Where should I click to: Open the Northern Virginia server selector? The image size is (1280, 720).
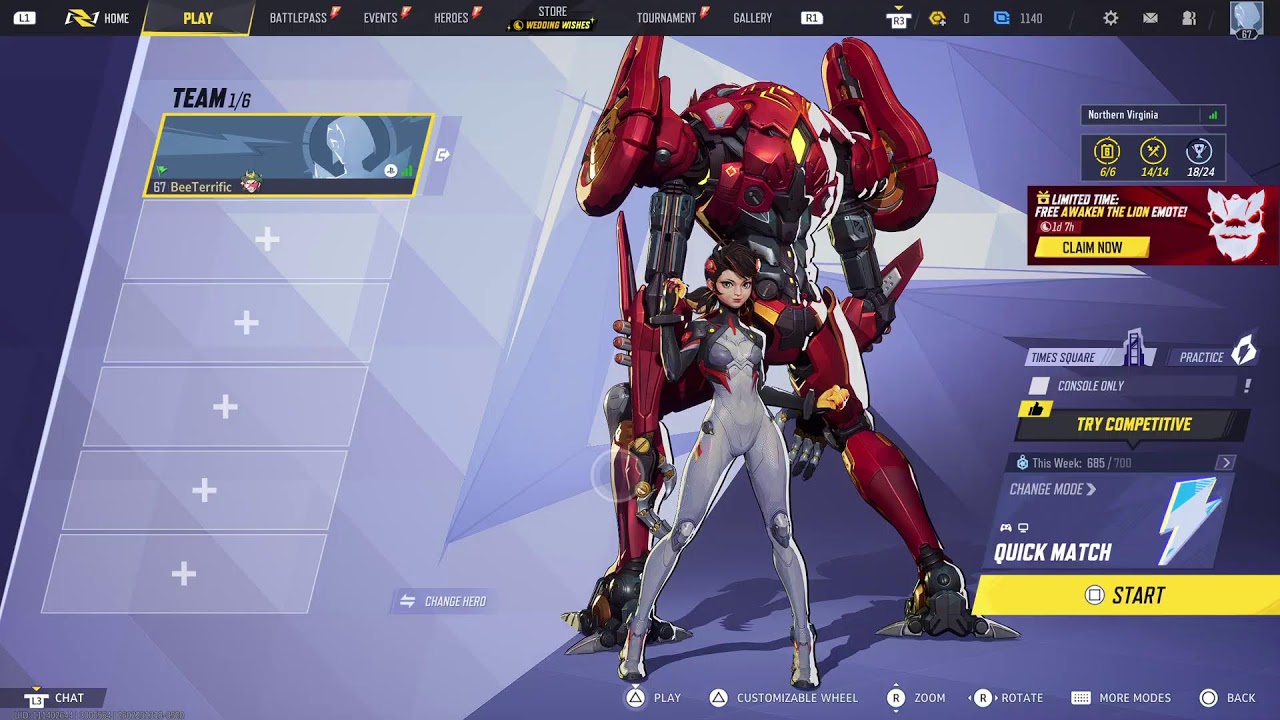(1152, 115)
